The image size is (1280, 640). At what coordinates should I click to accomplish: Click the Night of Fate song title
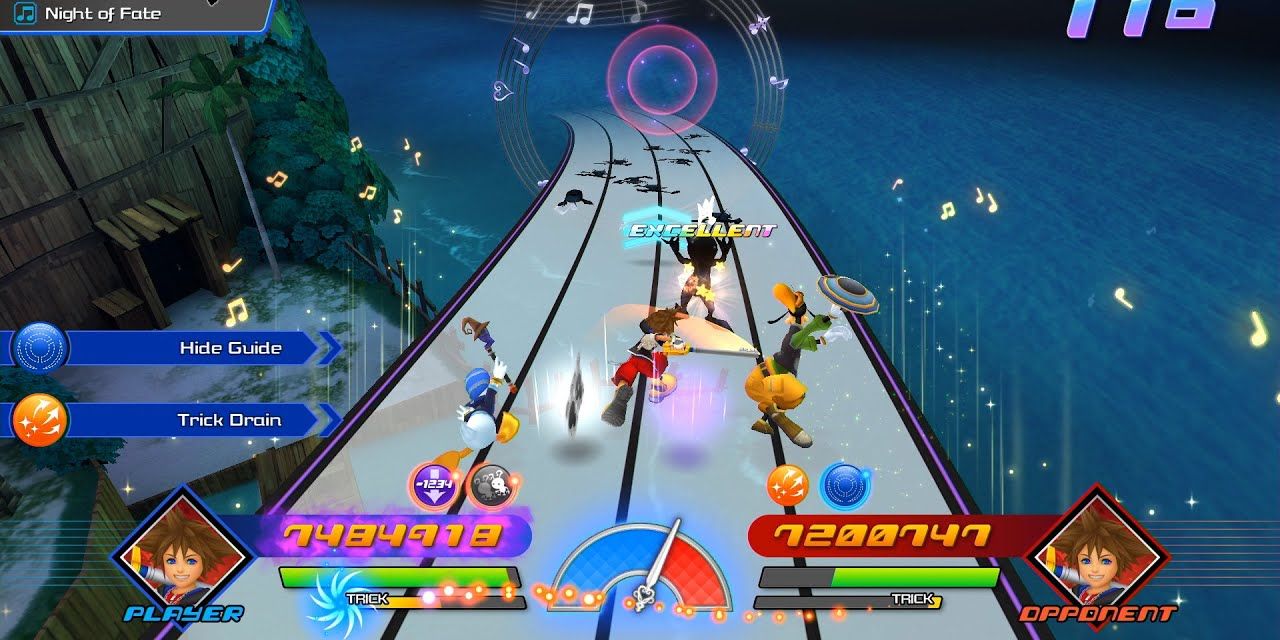[103, 14]
